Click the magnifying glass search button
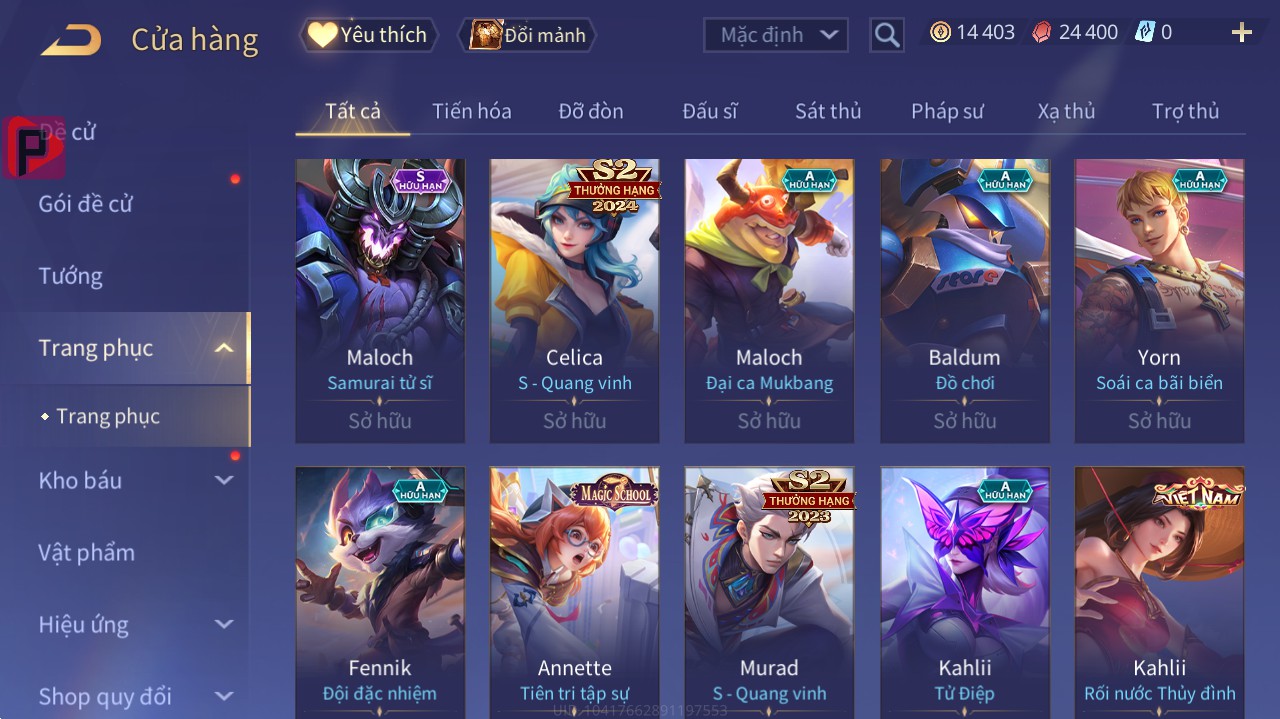This screenshot has width=1280, height=719. tap(886, 35)
